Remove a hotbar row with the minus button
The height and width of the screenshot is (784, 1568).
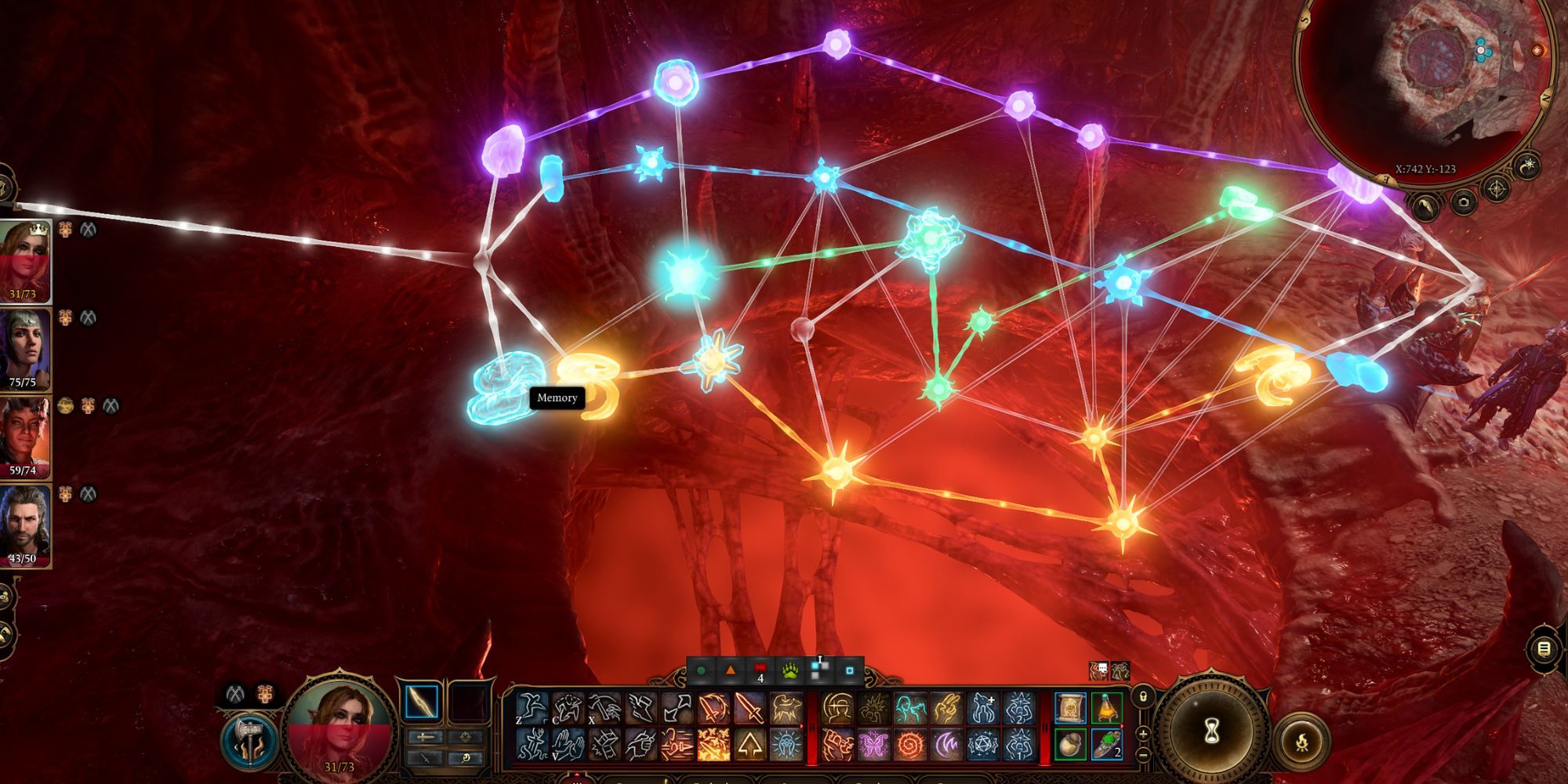[1143, 754]
